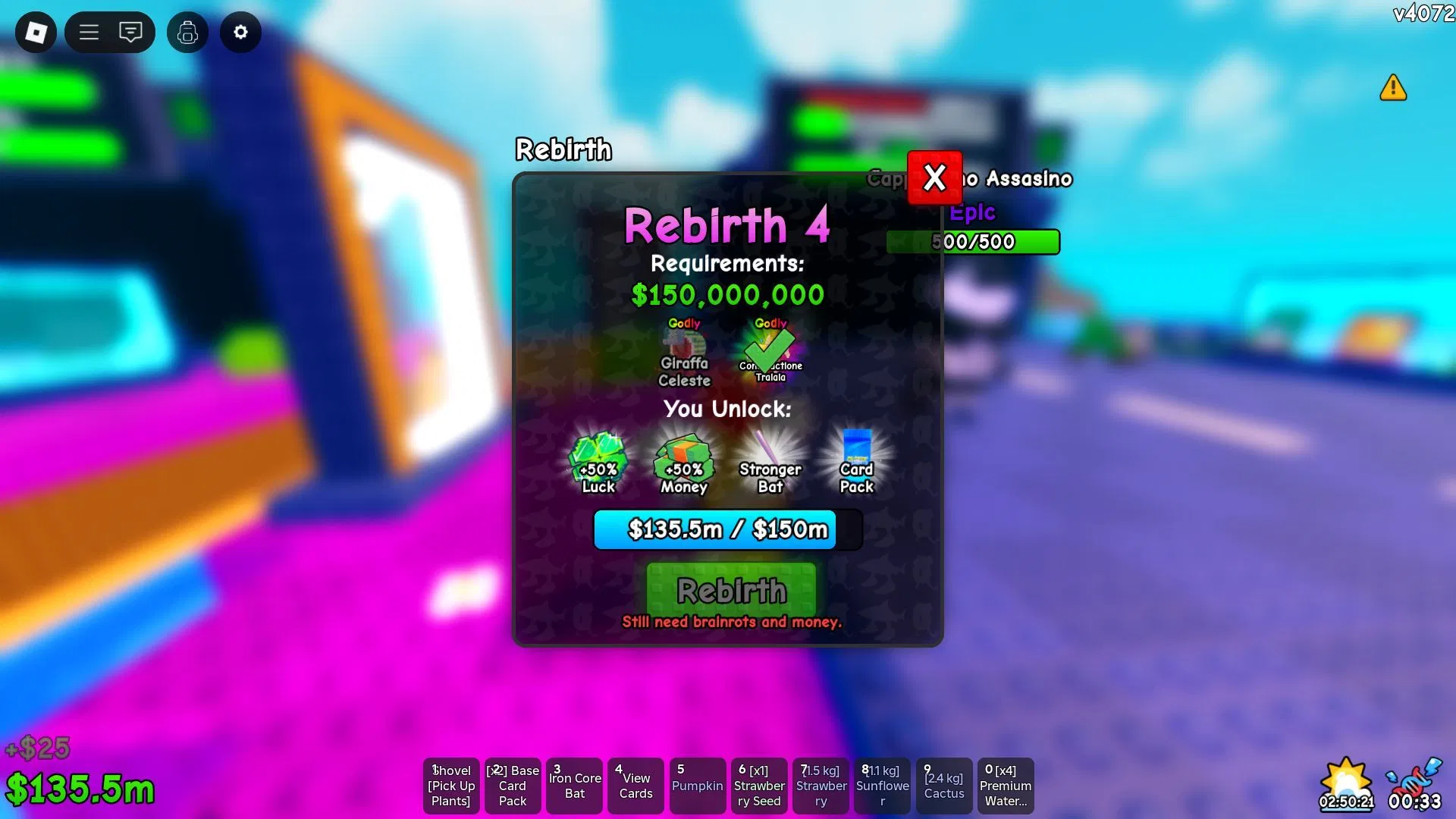Click the Base Card Pack slot

(x=513, y=786)
